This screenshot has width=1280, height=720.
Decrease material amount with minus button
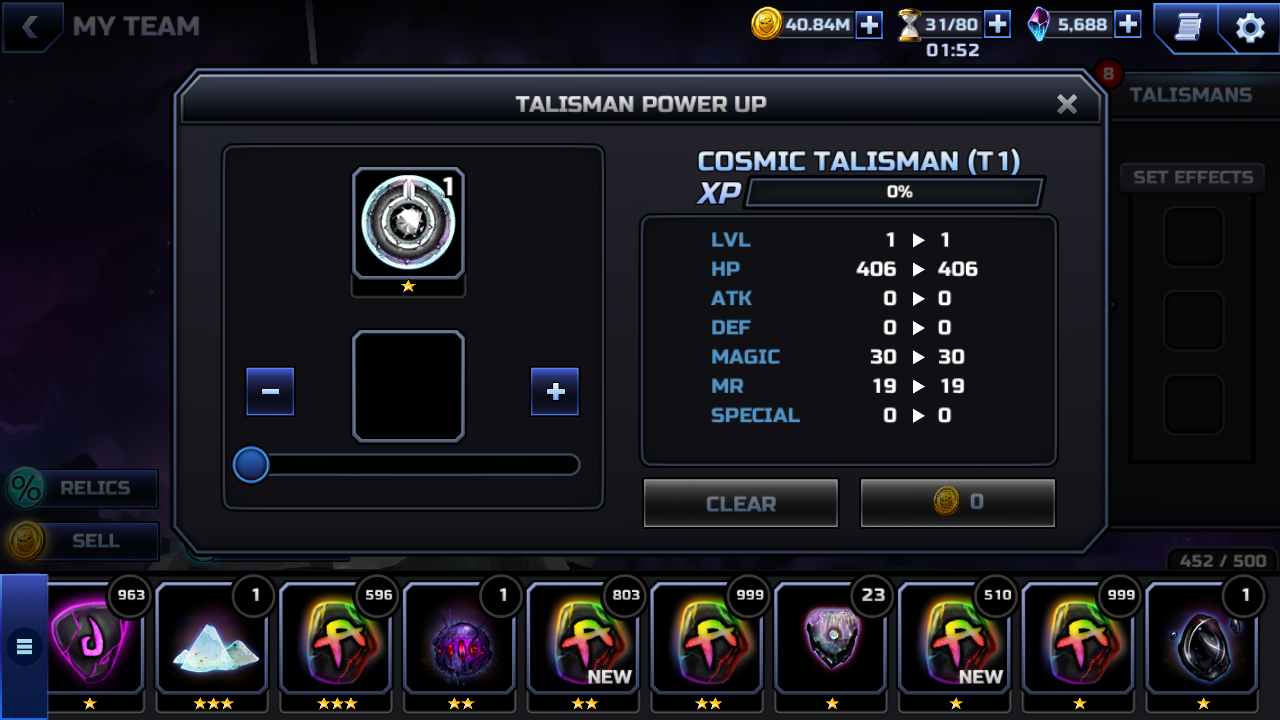(x=270, y=391)
